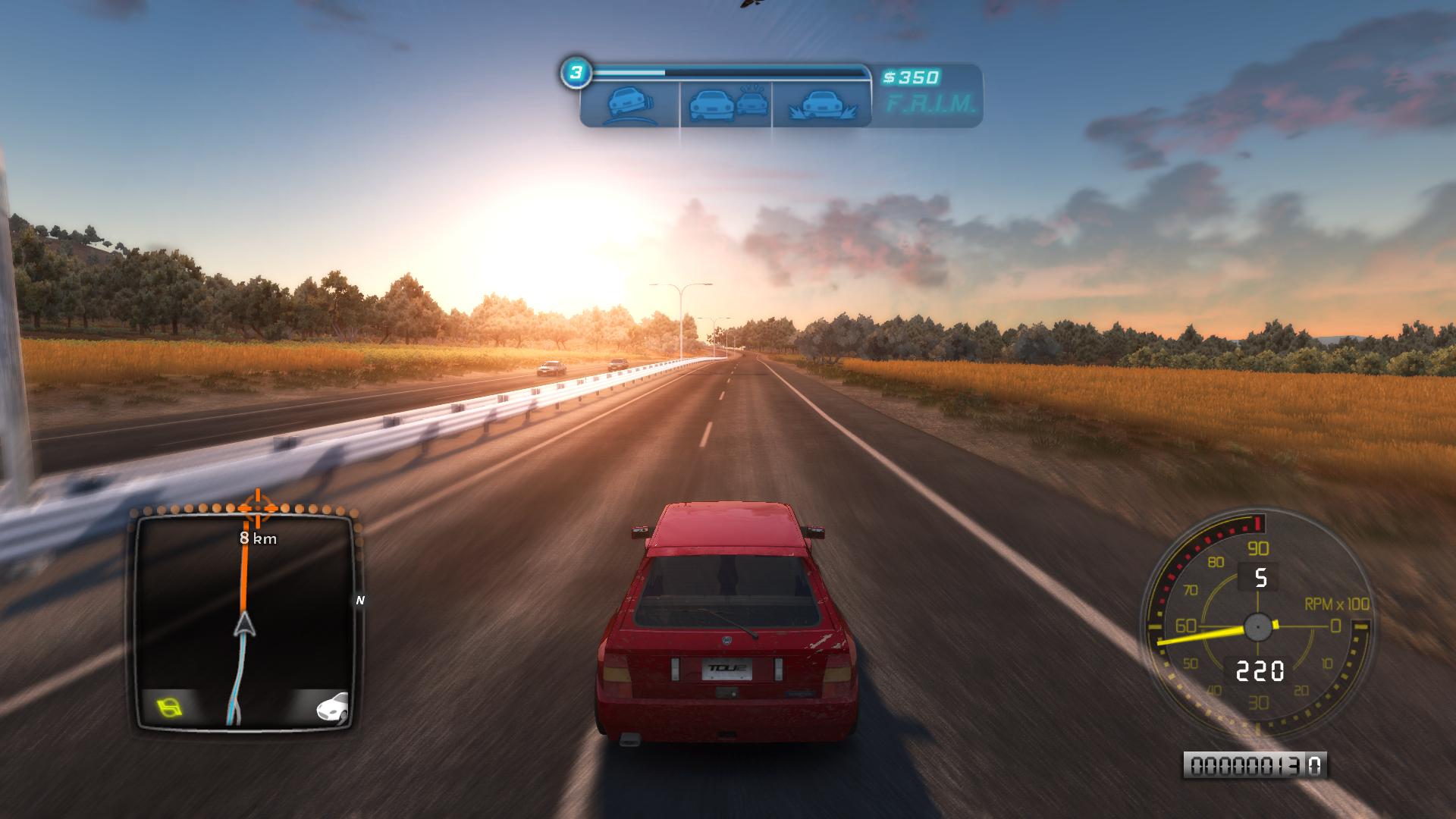Click the F.R.I.M. label
The height and width of the screenshot is (819, 1456).
click(930, 105)
